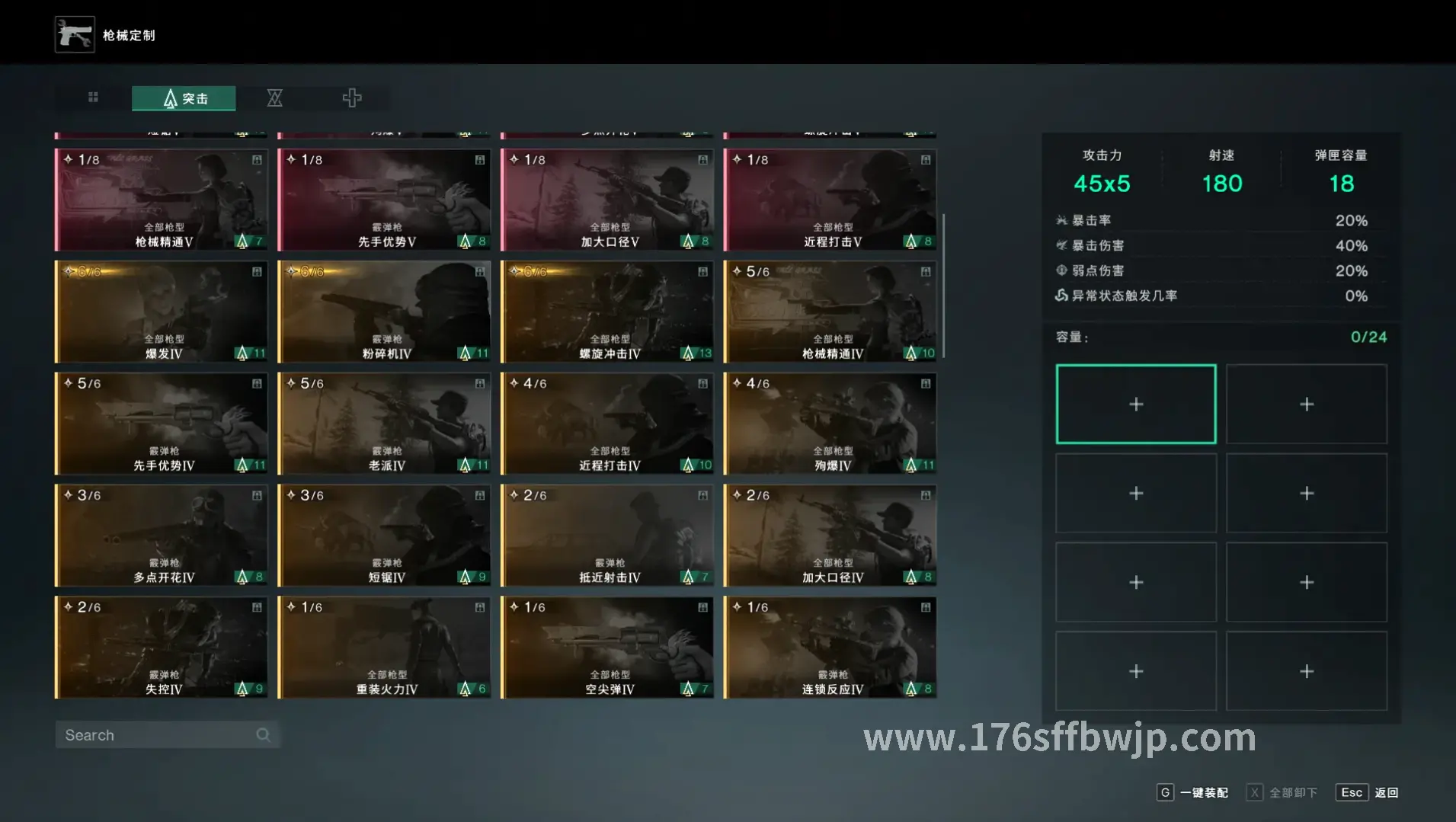
Task: Open the hourglass-shaped category tab
Action: 274,98
